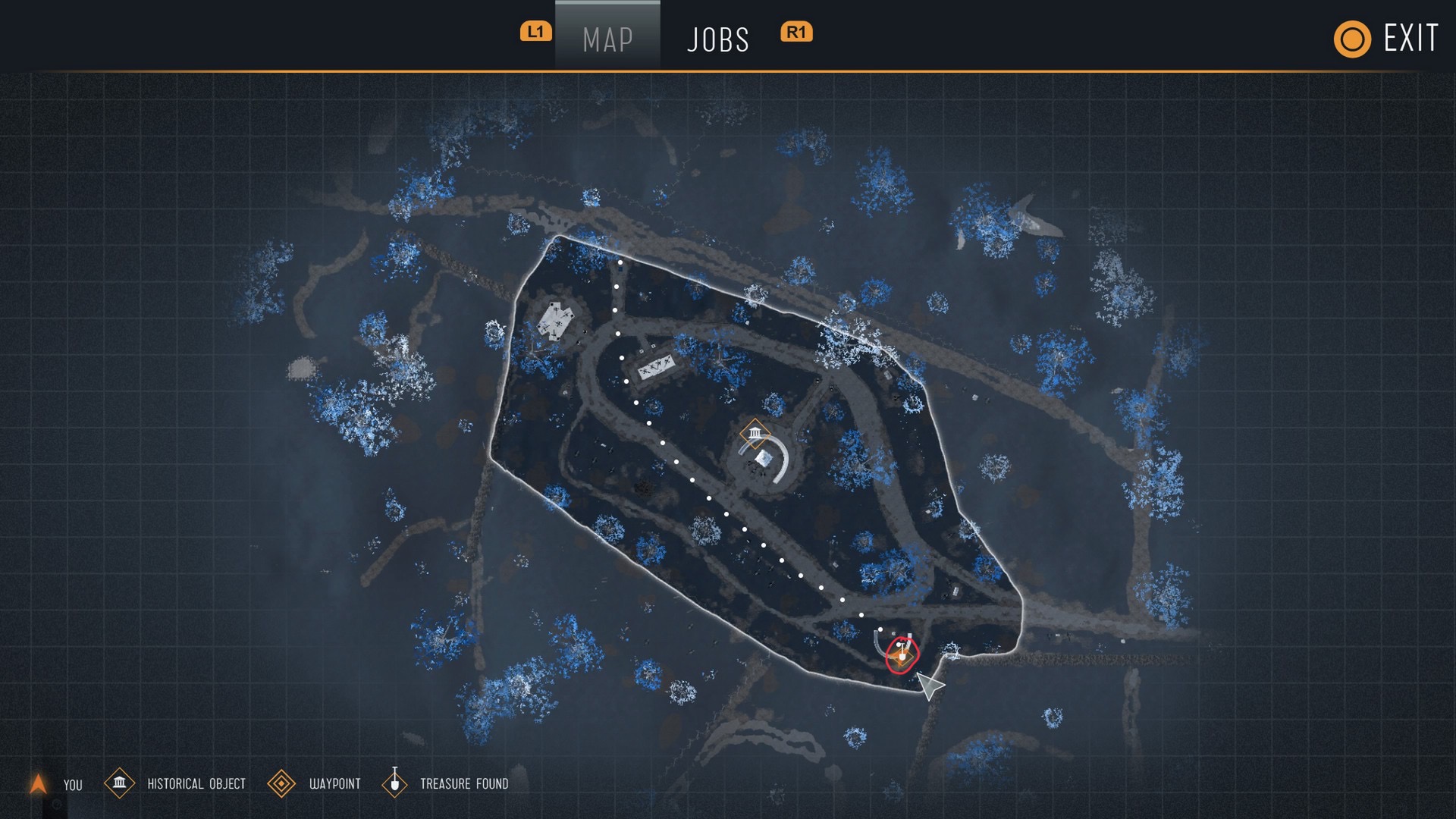Switch to the Jobs tab
The height and width of the screenshot is (819, 1456).
[717, 39]
